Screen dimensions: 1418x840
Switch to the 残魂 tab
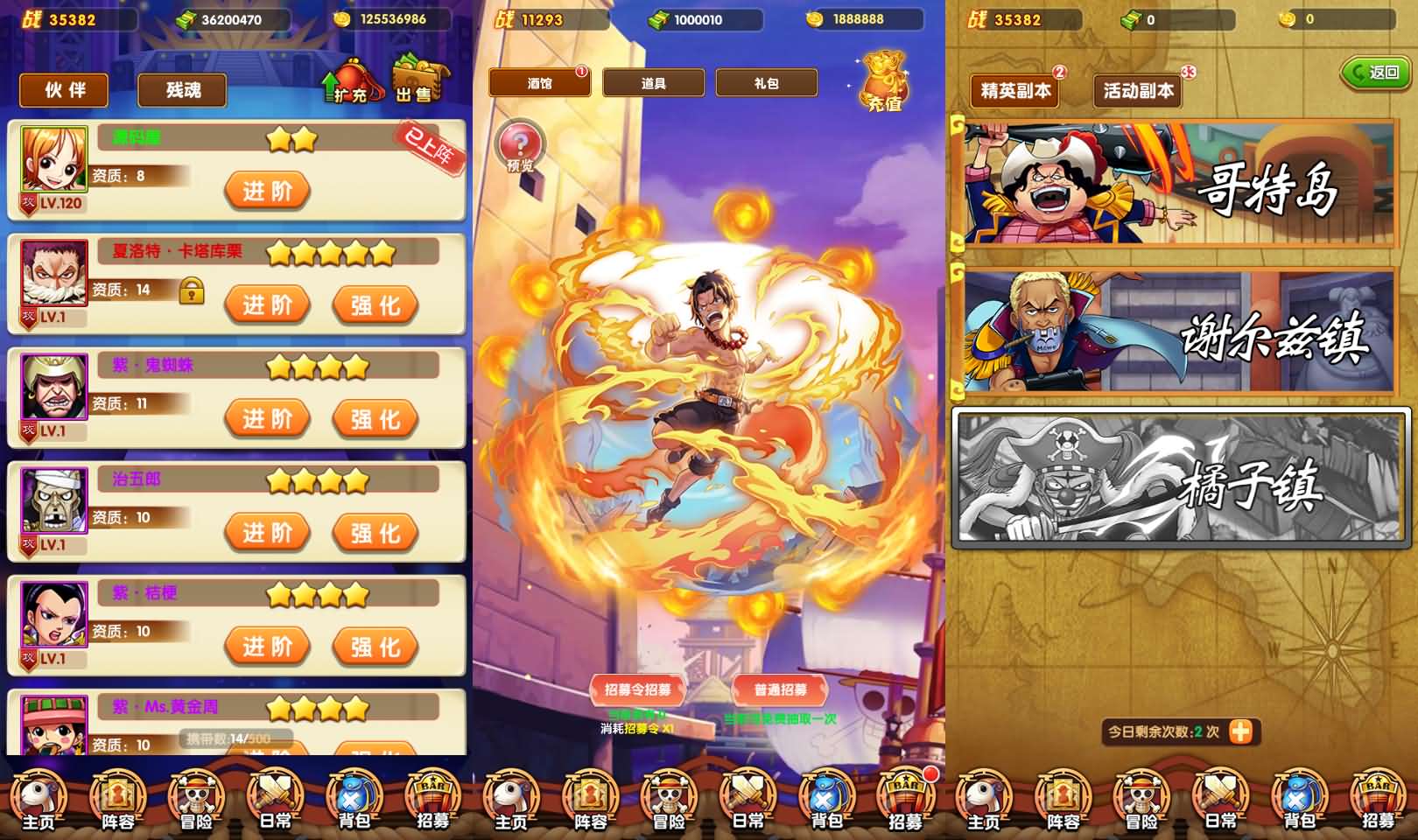tap(180, 90)
